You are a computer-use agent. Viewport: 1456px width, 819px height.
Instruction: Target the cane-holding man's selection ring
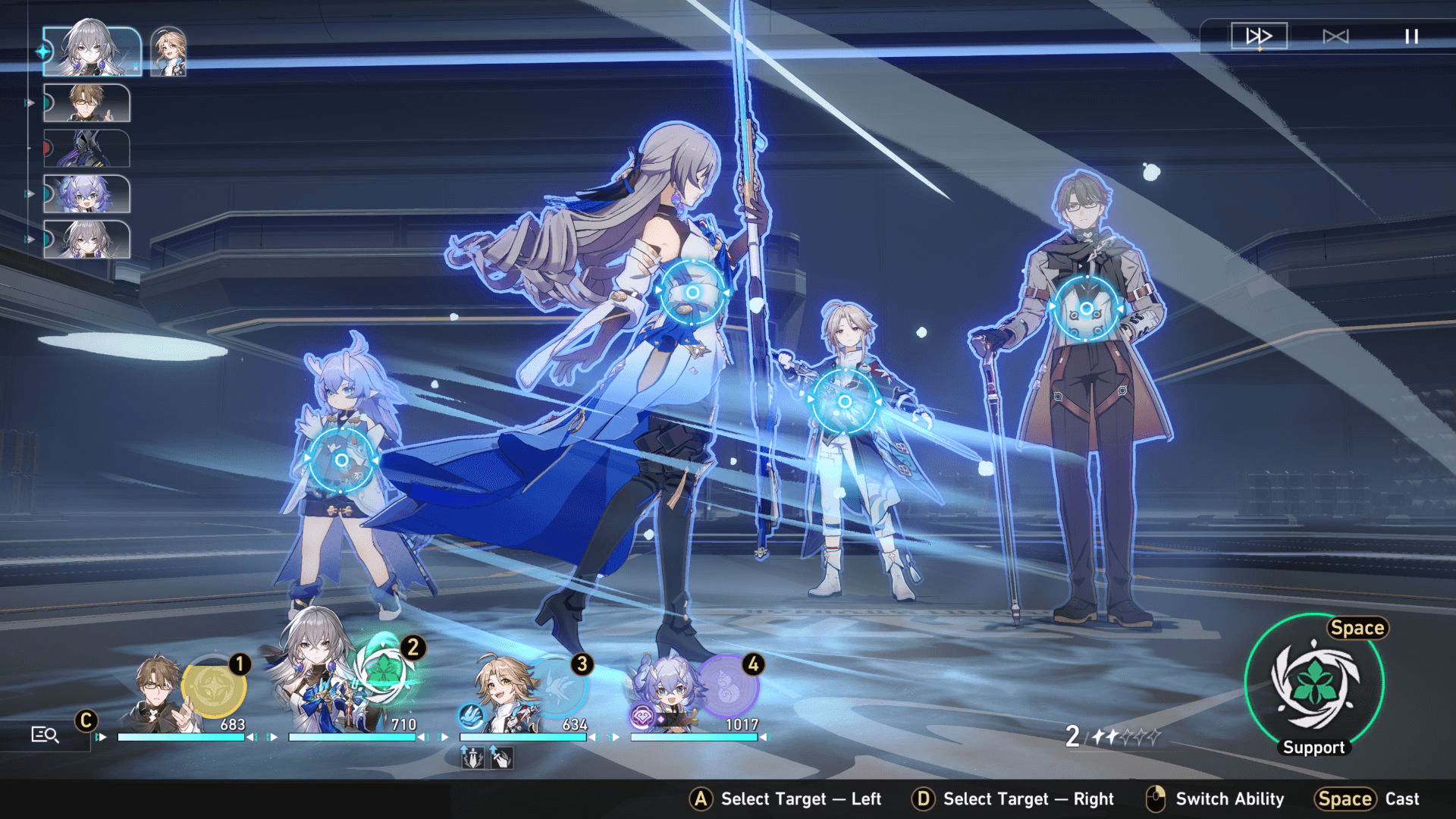(x=1087, y=308)
